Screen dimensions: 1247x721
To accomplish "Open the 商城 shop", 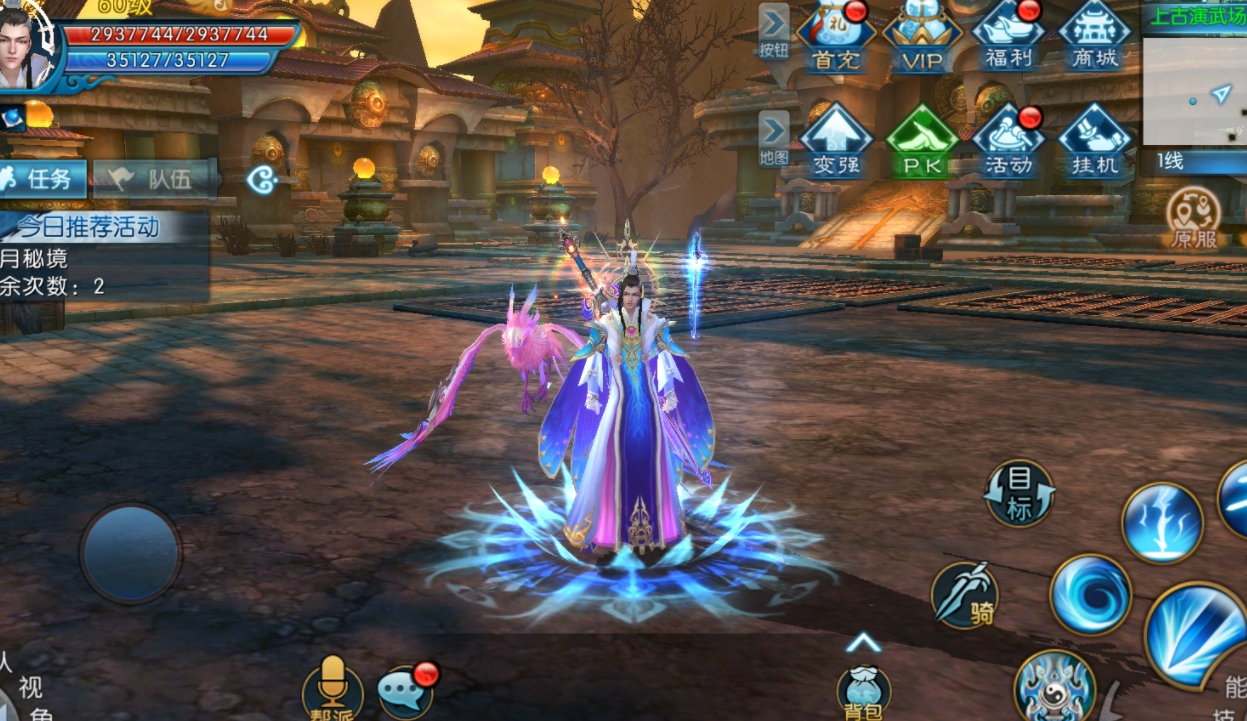I will pyautogui.click(x=1094, y=37).
